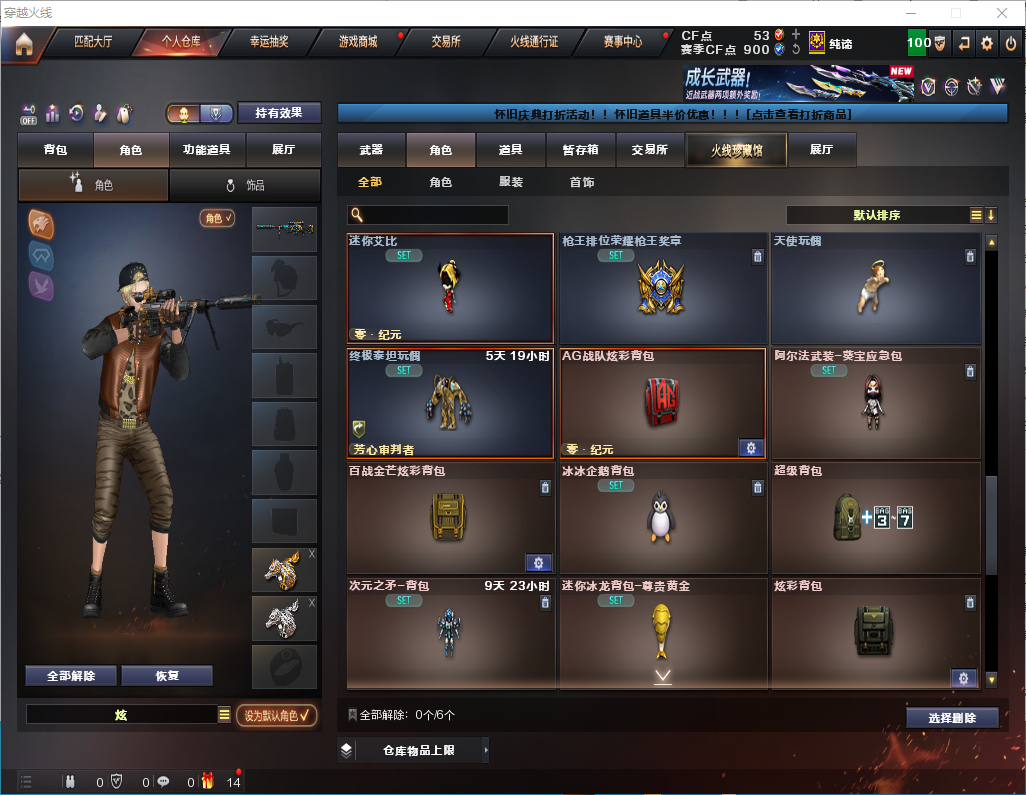Open settings with the gear icon
This screenshot has height=795, width=1026.
pyautogui.click(x=987, y=43)
